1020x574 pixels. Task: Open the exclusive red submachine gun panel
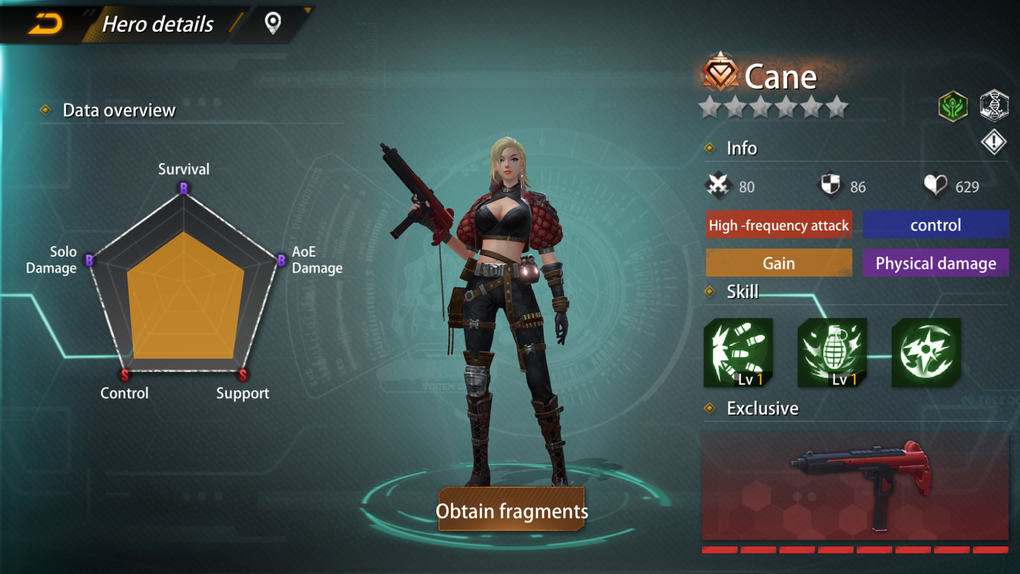(x=855, y=487)
